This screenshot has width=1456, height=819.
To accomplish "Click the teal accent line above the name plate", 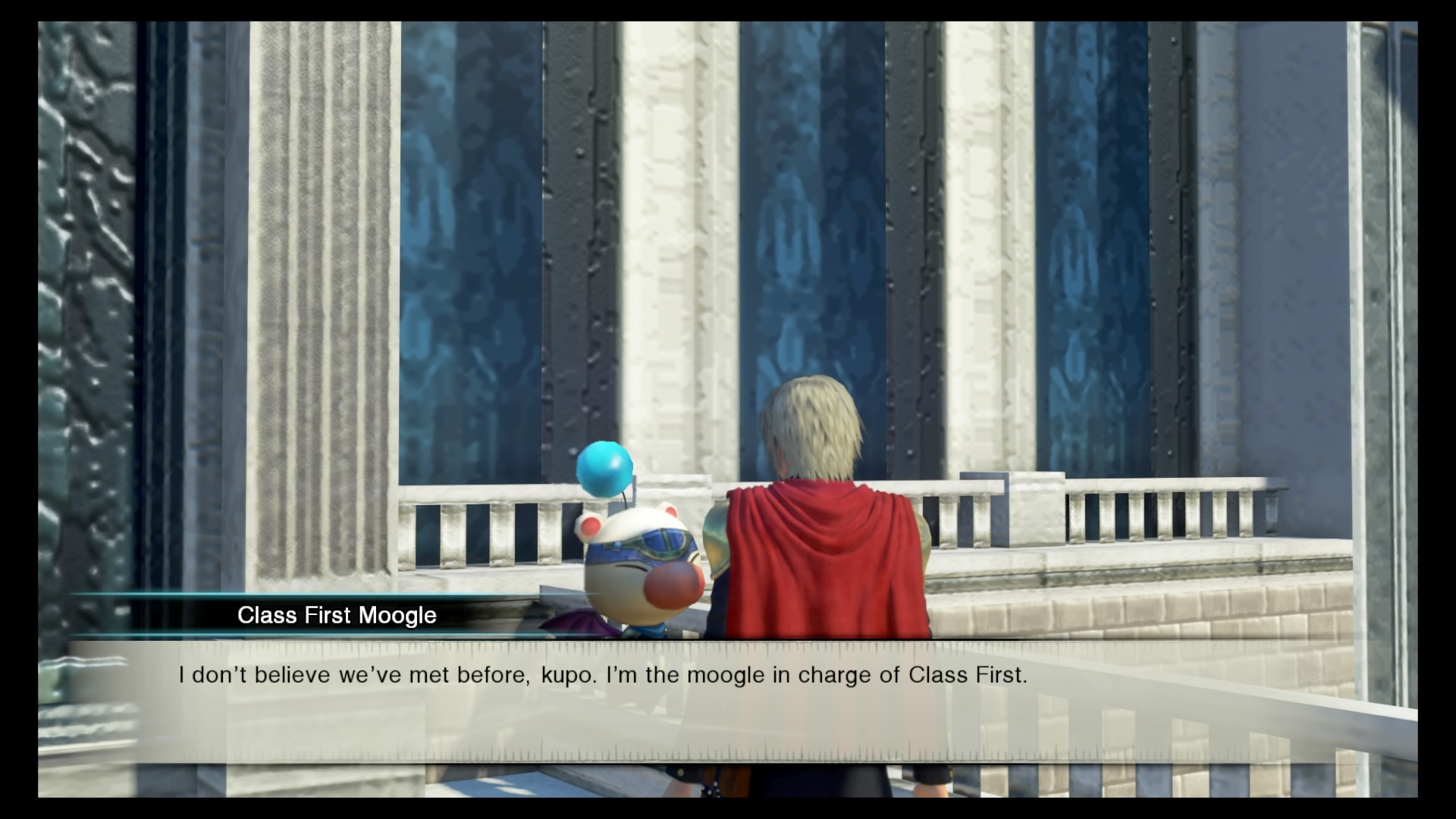I will pos(303,595).
